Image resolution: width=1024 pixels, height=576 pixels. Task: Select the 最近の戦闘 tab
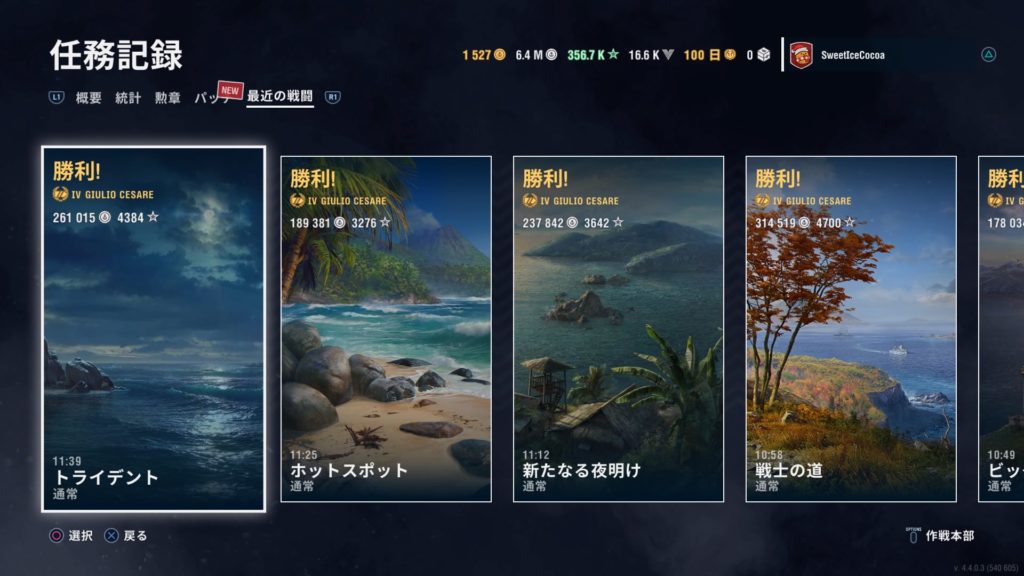tap(280, 98)
